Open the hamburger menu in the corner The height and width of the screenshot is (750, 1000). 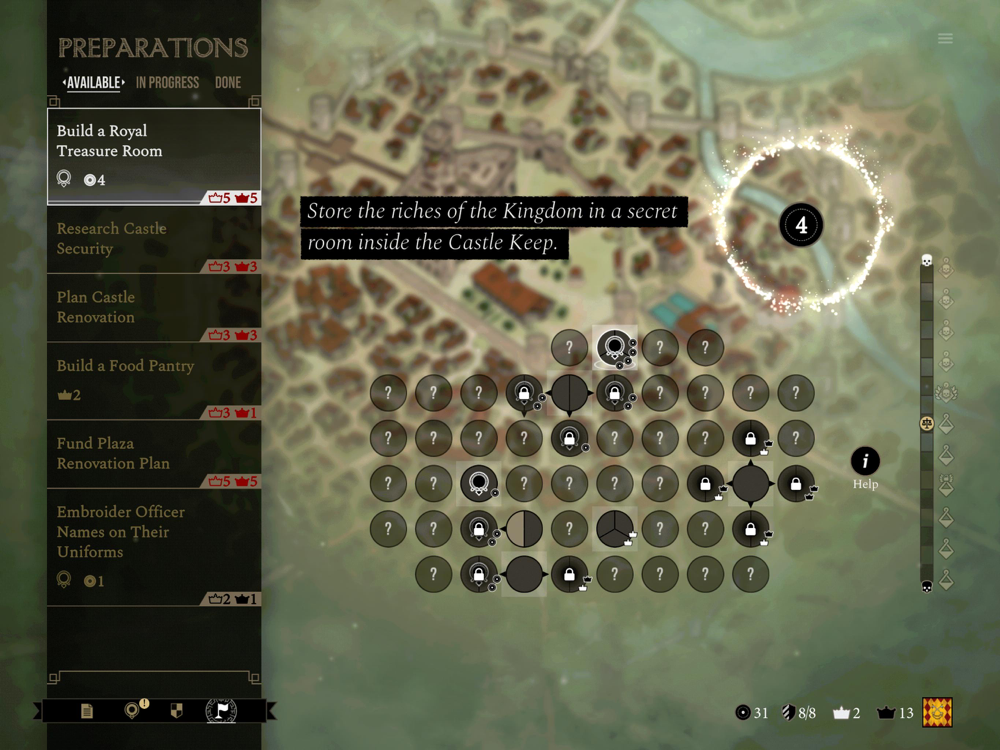pos(945,39)
